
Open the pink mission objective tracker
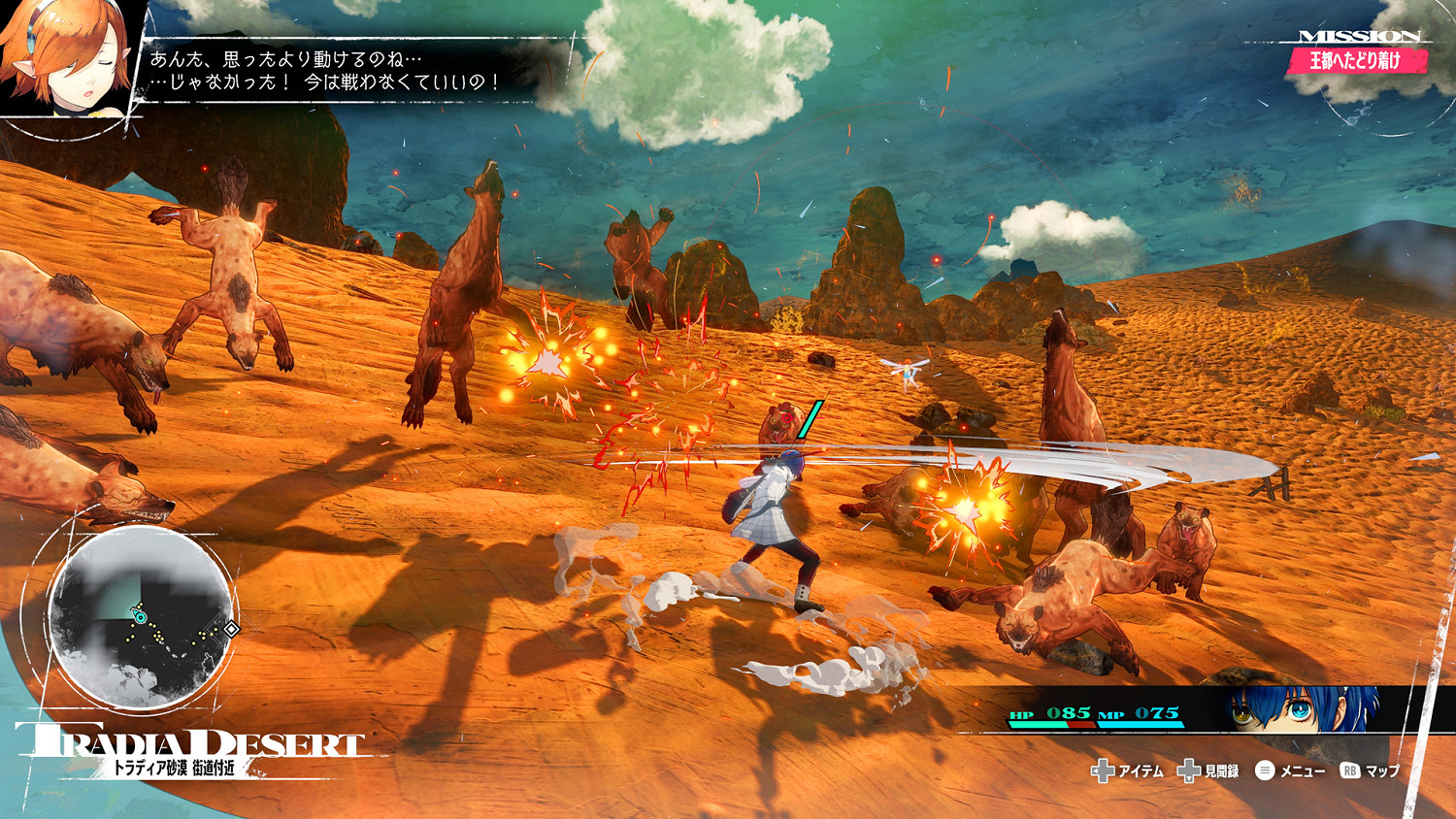click(1356, 61)
